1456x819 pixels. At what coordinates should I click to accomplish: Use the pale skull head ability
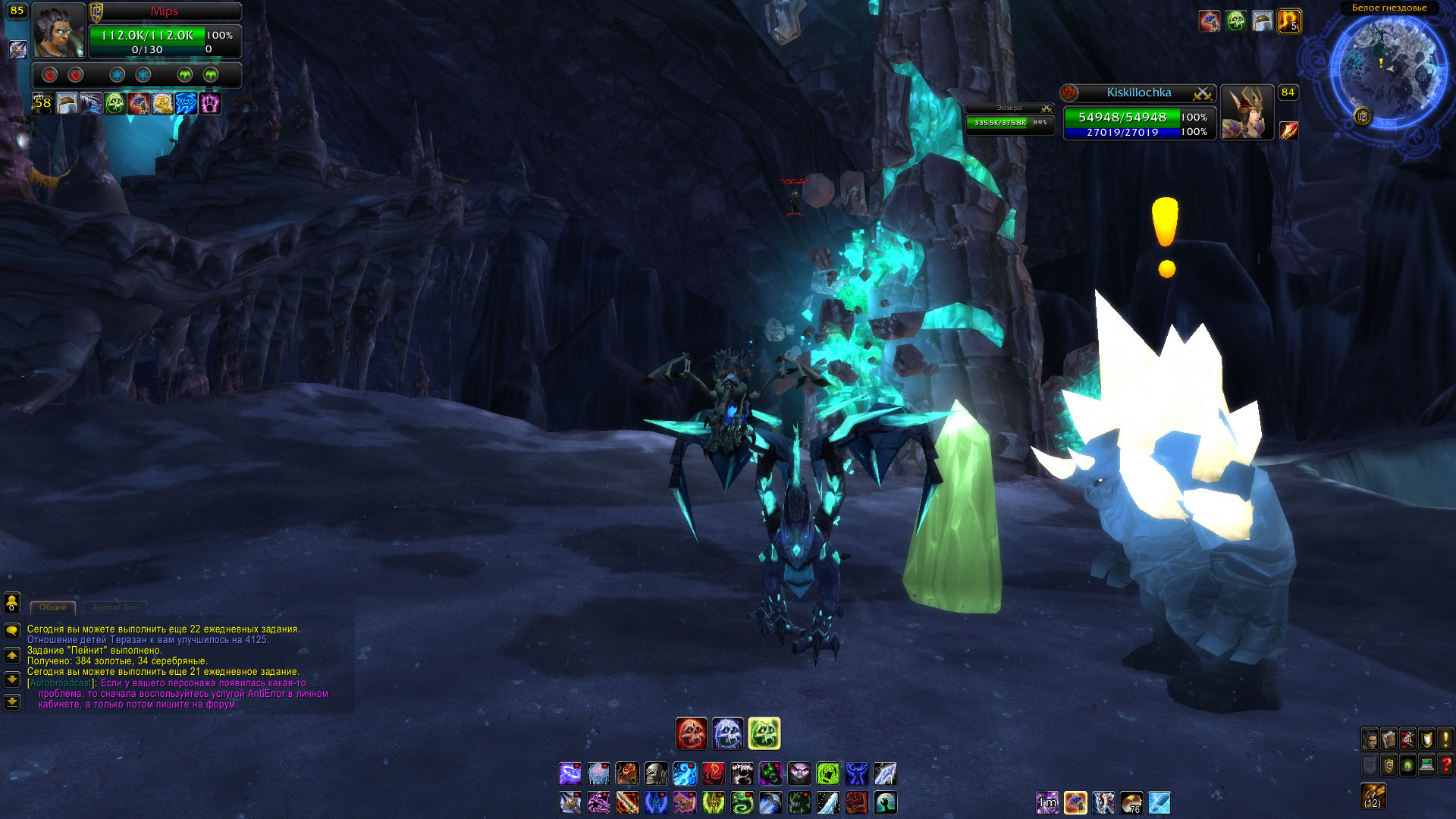[x=656, y=773]
